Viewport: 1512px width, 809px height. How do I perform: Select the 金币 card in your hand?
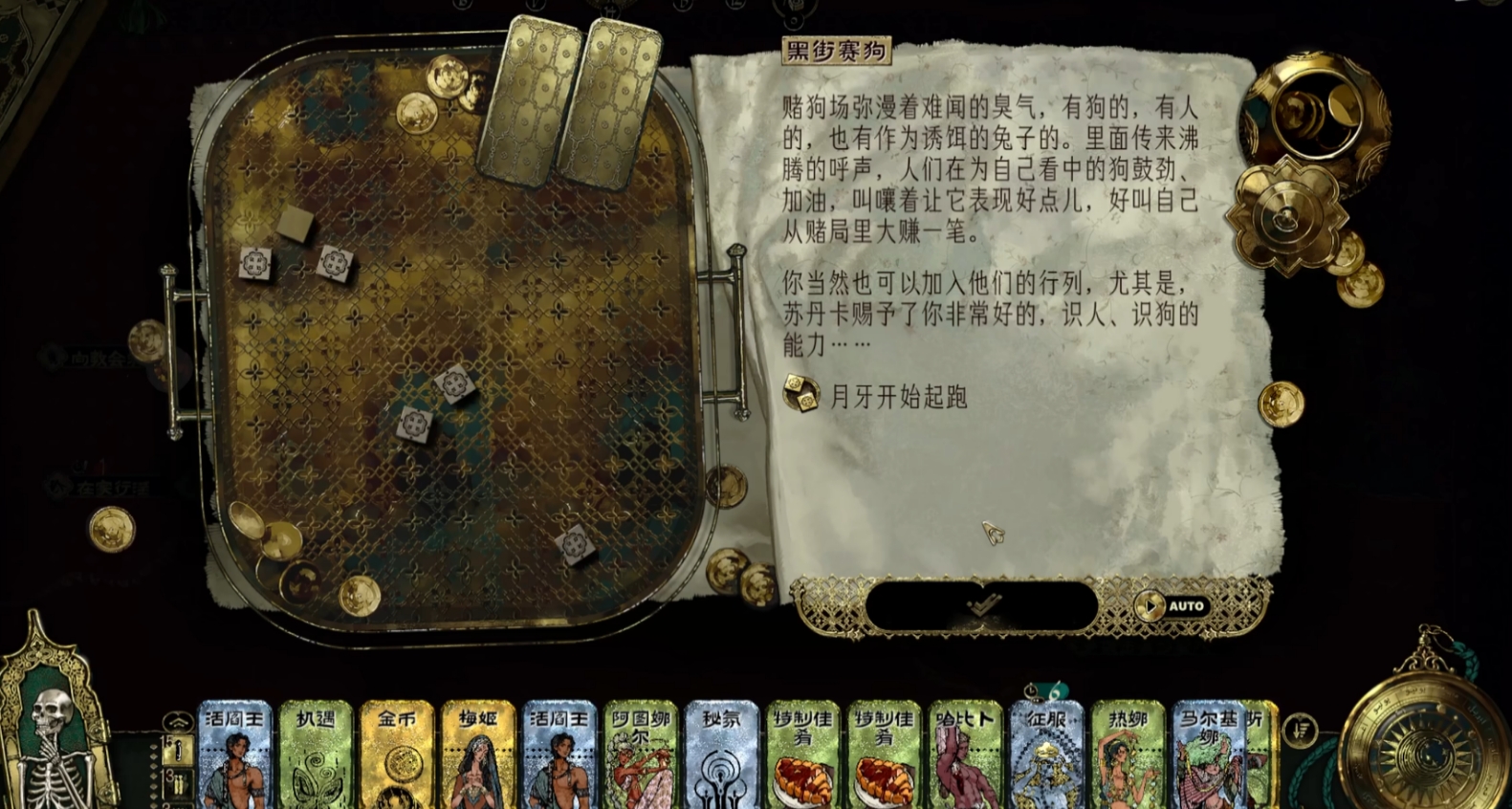[398, 755]
